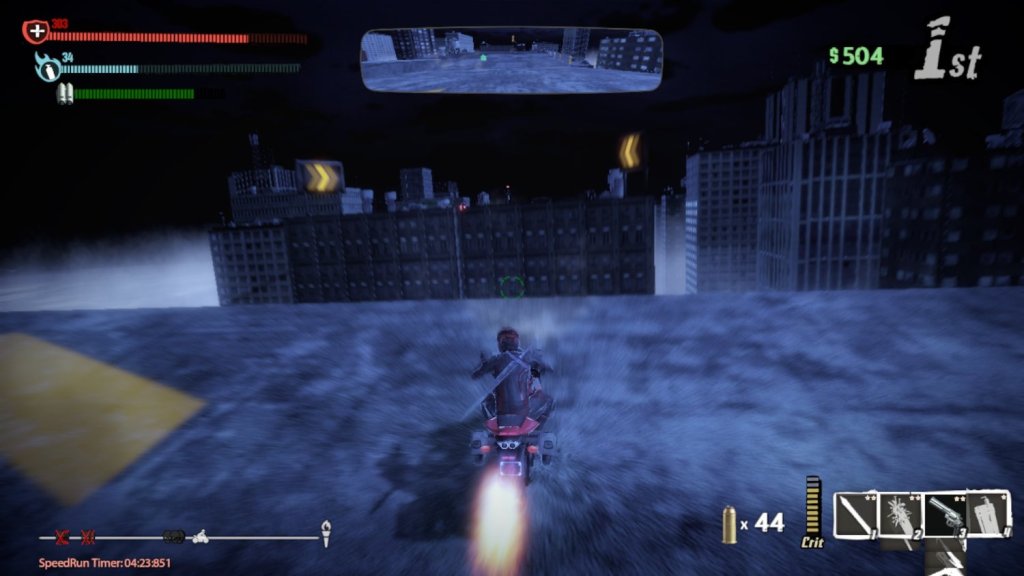Click the rear-view mirror display
This screenshot has height=576, width=1024.
click(x=511, y=59)
